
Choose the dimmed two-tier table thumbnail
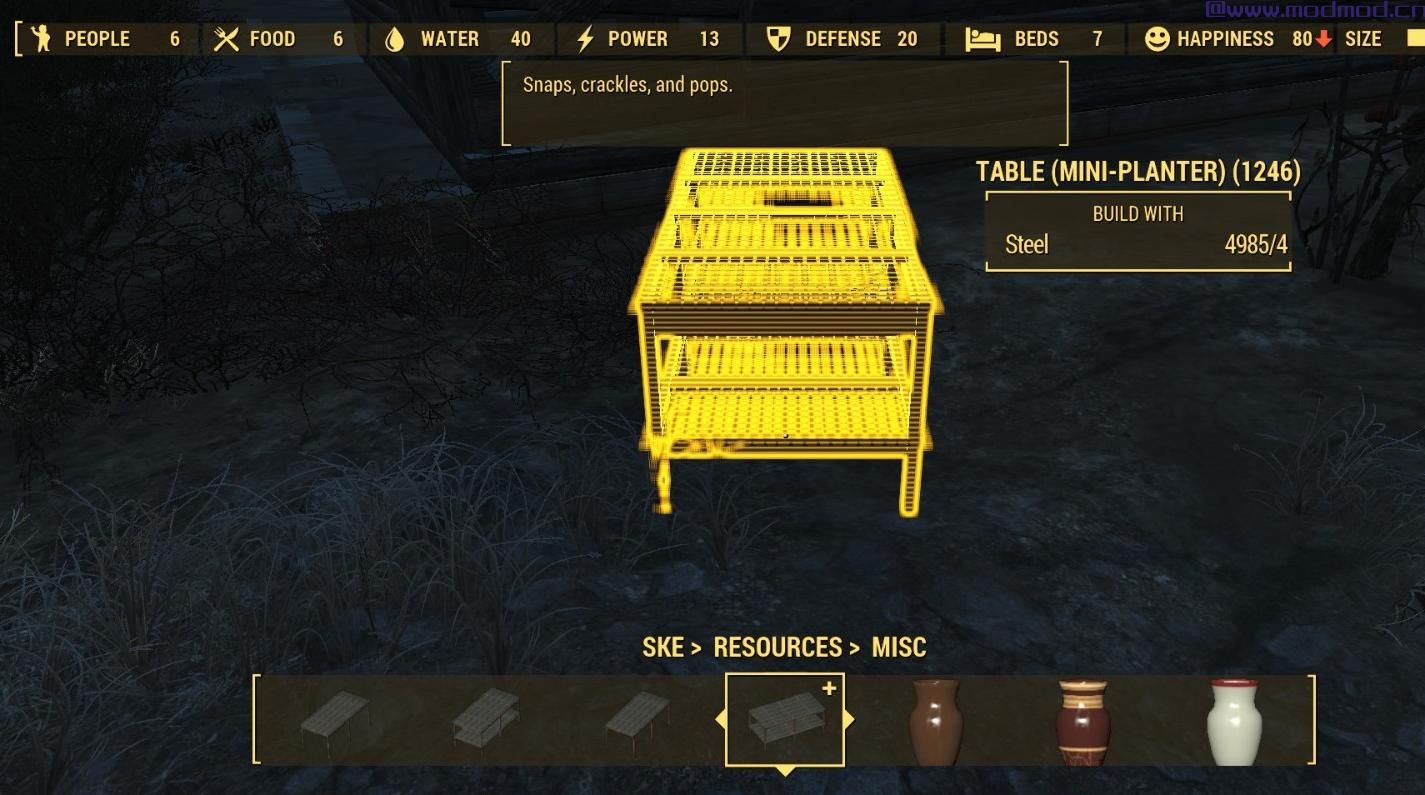pos(485,717)
